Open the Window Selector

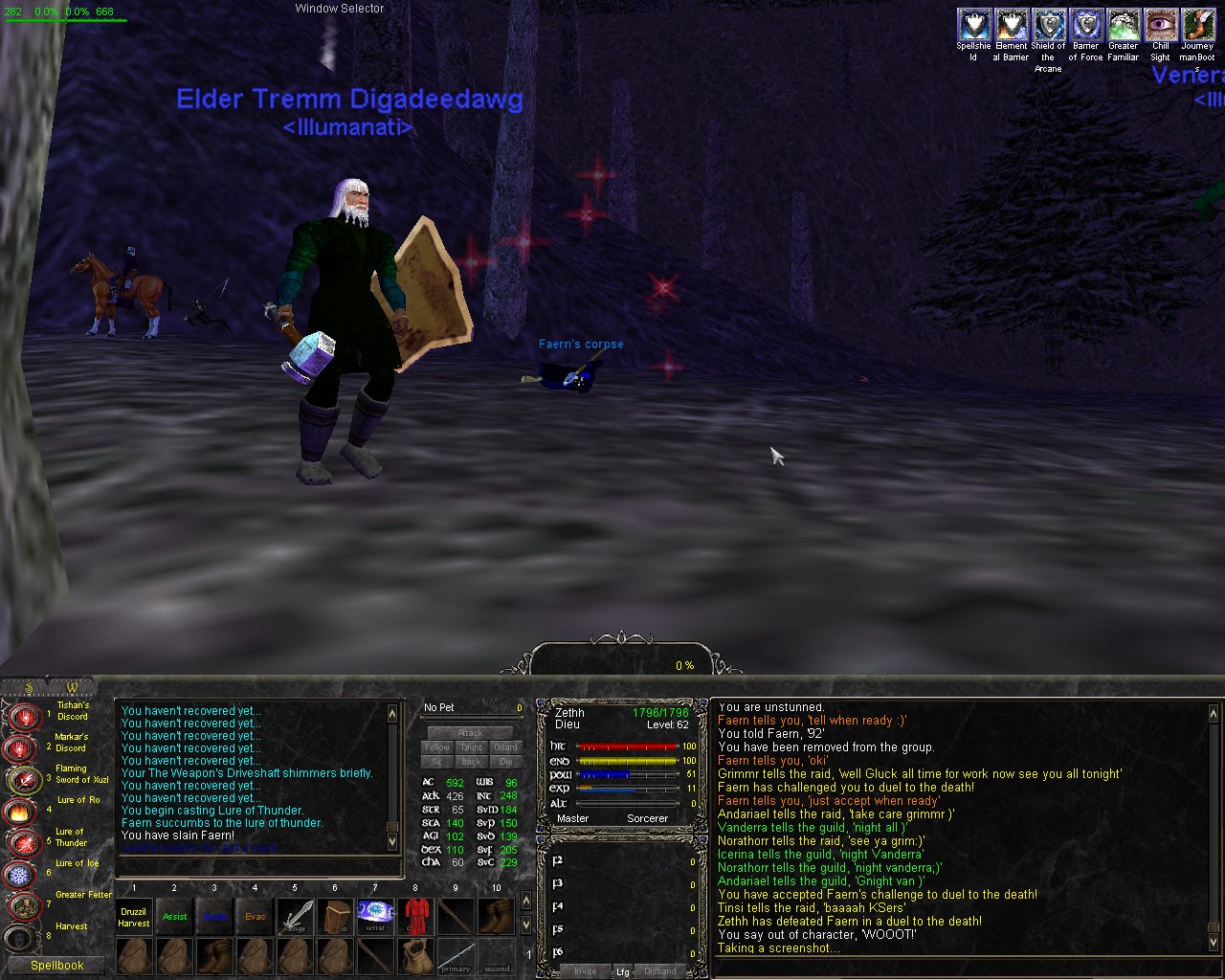pyautogui.click(x=340, y=9)
